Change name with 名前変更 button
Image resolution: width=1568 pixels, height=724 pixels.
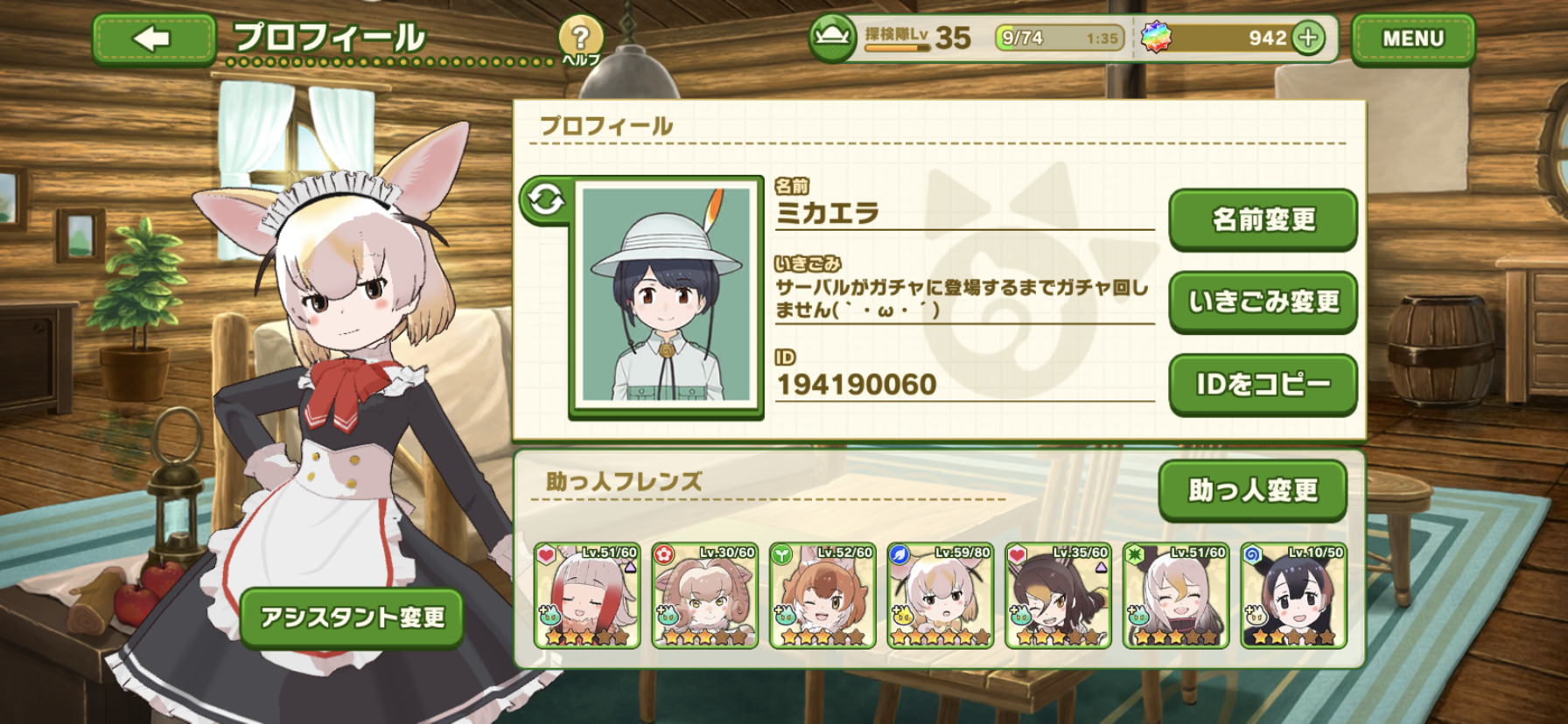point(1263,219)
